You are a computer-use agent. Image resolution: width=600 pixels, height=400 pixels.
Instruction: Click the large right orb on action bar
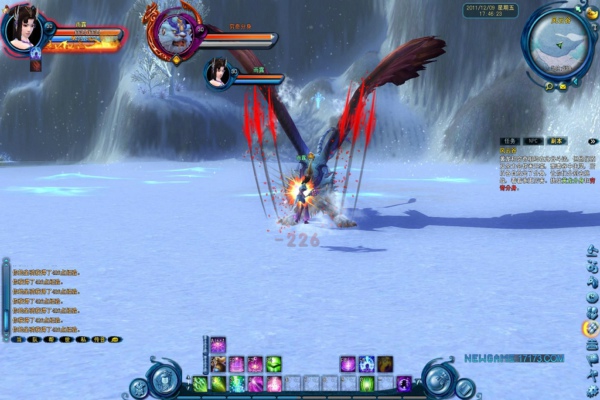pos(437,378)
